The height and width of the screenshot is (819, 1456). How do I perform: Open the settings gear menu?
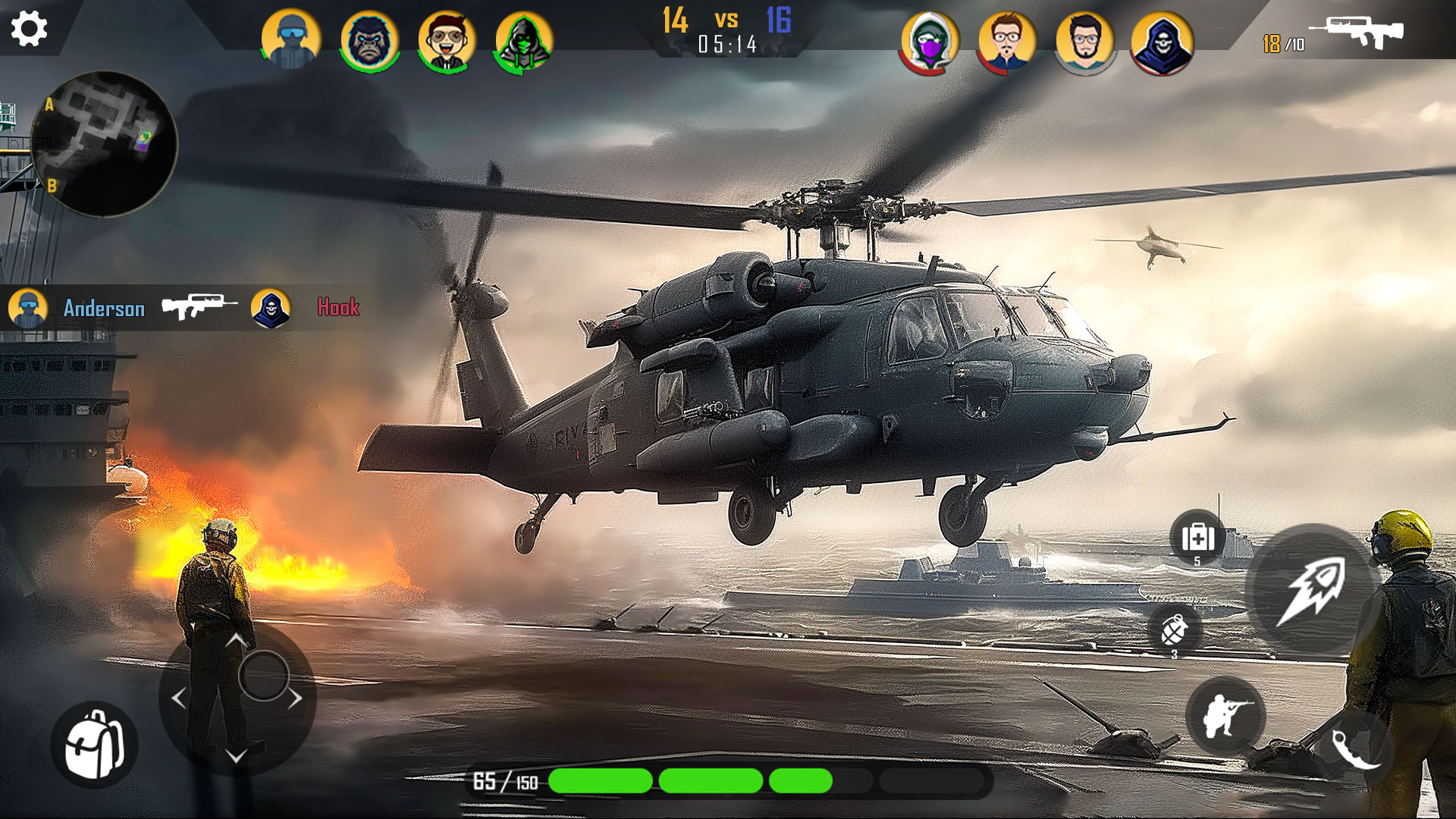(30, 29)
